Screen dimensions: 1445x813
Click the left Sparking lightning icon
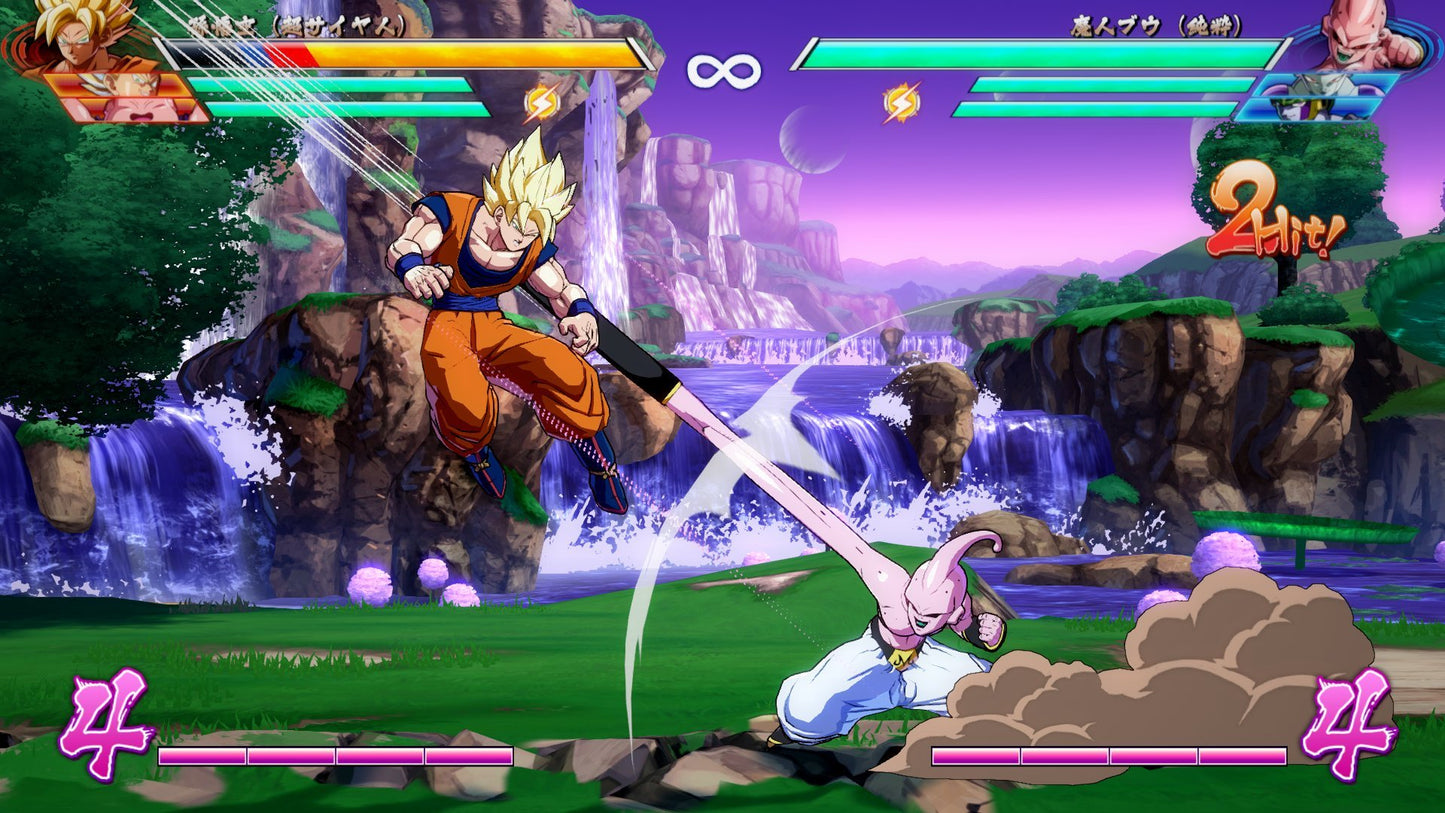[x=543, y=101]
